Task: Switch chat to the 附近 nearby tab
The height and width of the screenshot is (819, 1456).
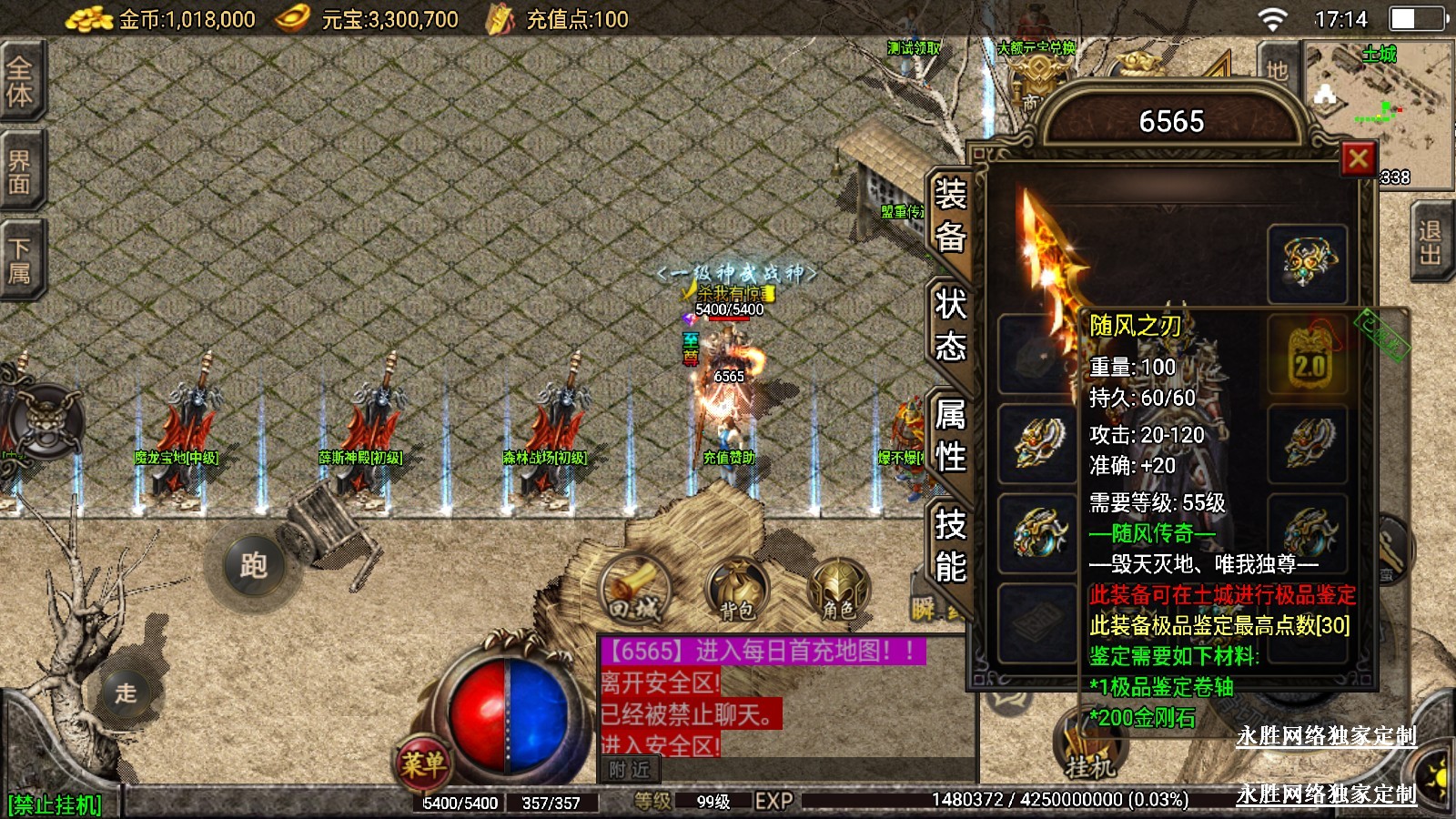Action: pyautogui.click(x=630, y=770)
